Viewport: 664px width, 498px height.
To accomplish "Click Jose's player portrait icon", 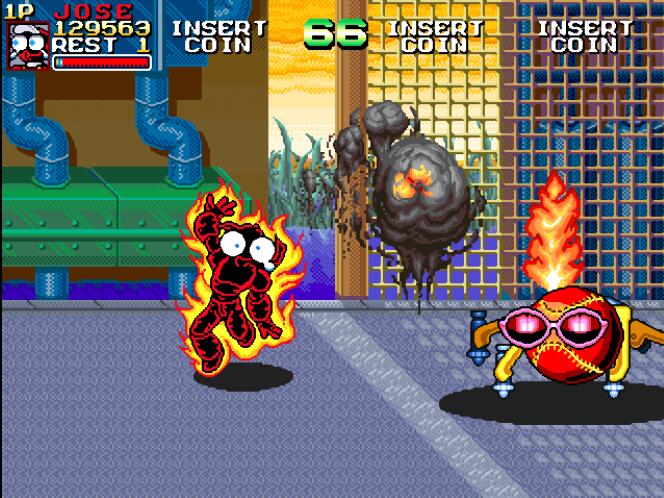I will pyautogui.click(x=28, y=46).
